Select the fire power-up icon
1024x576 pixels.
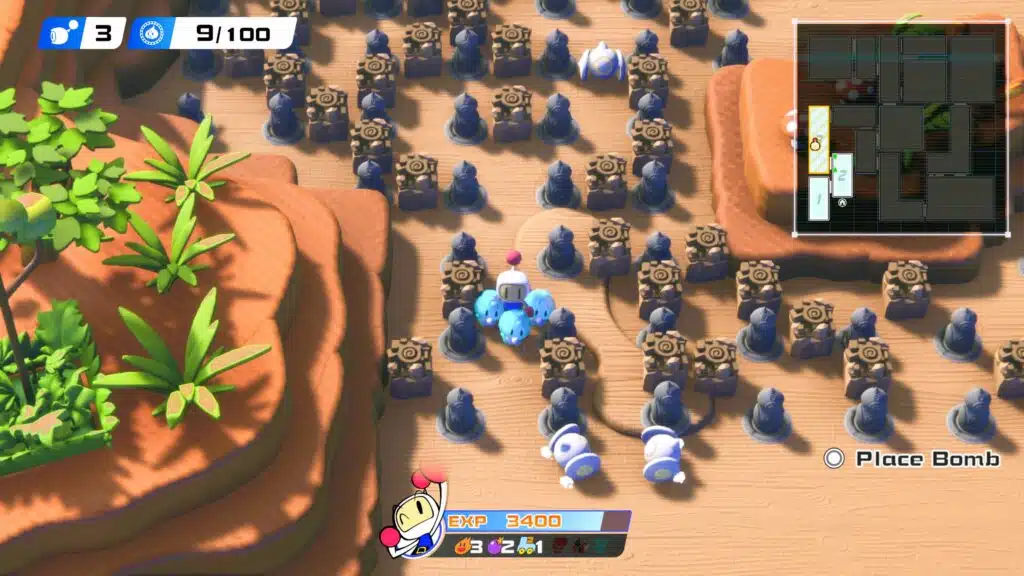461,546
